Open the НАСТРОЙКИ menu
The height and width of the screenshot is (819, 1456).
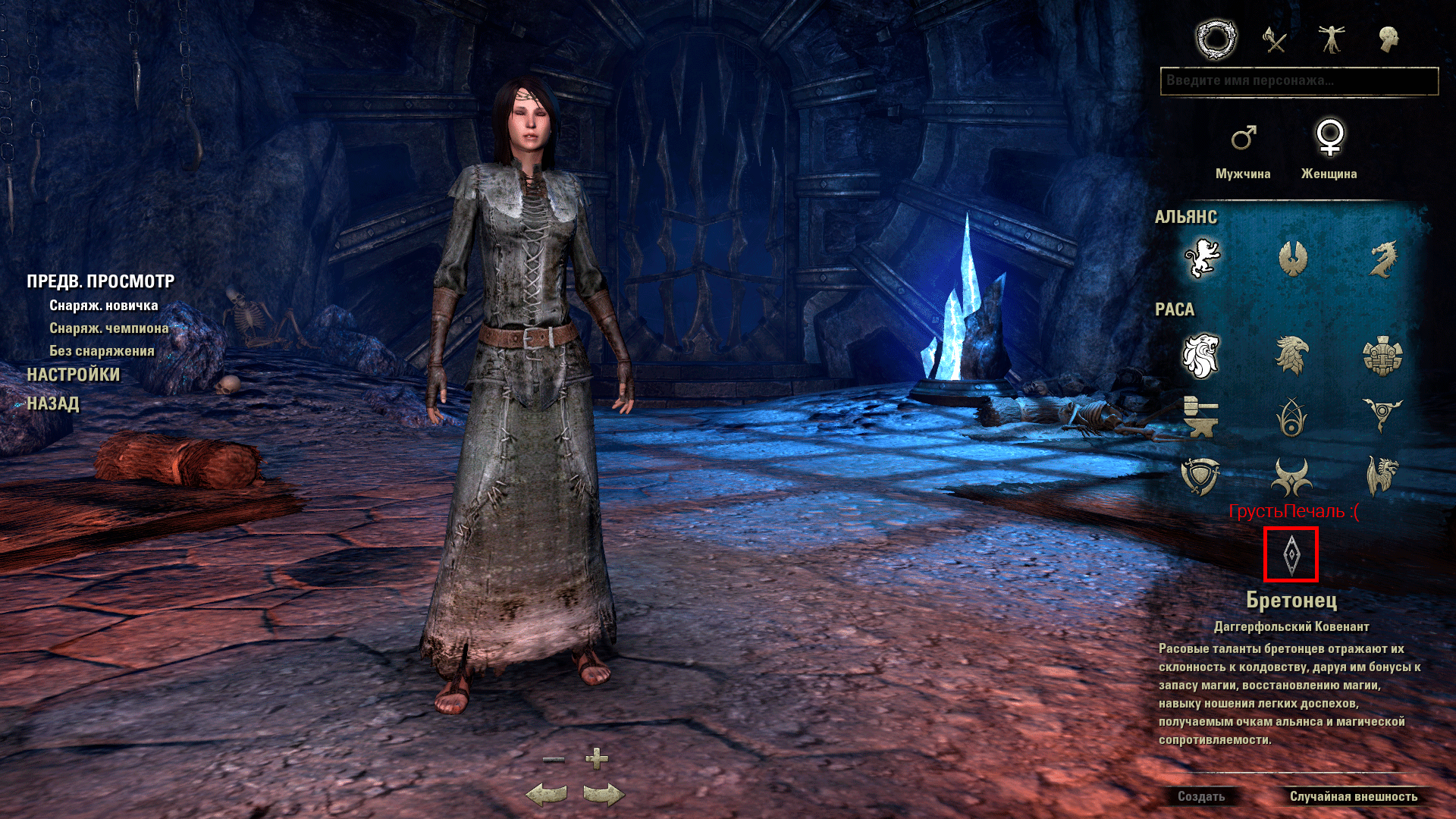74,375
